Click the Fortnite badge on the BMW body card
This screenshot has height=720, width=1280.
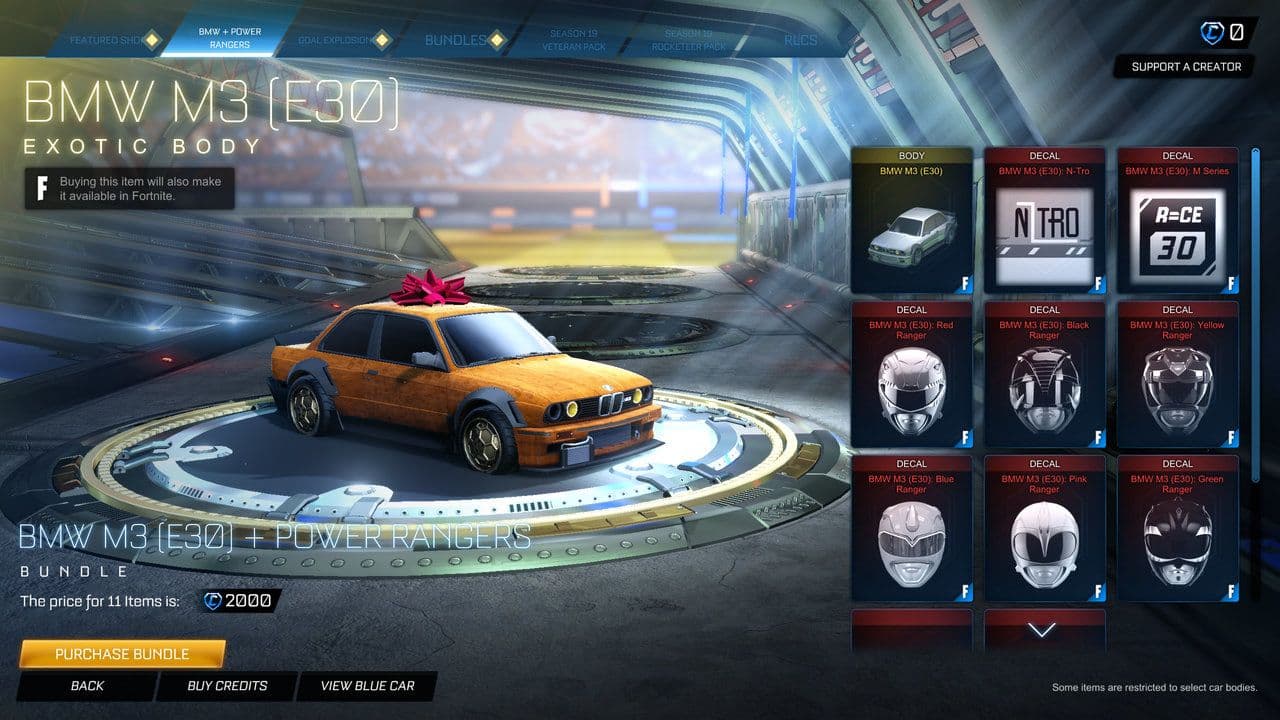(966, 283)
